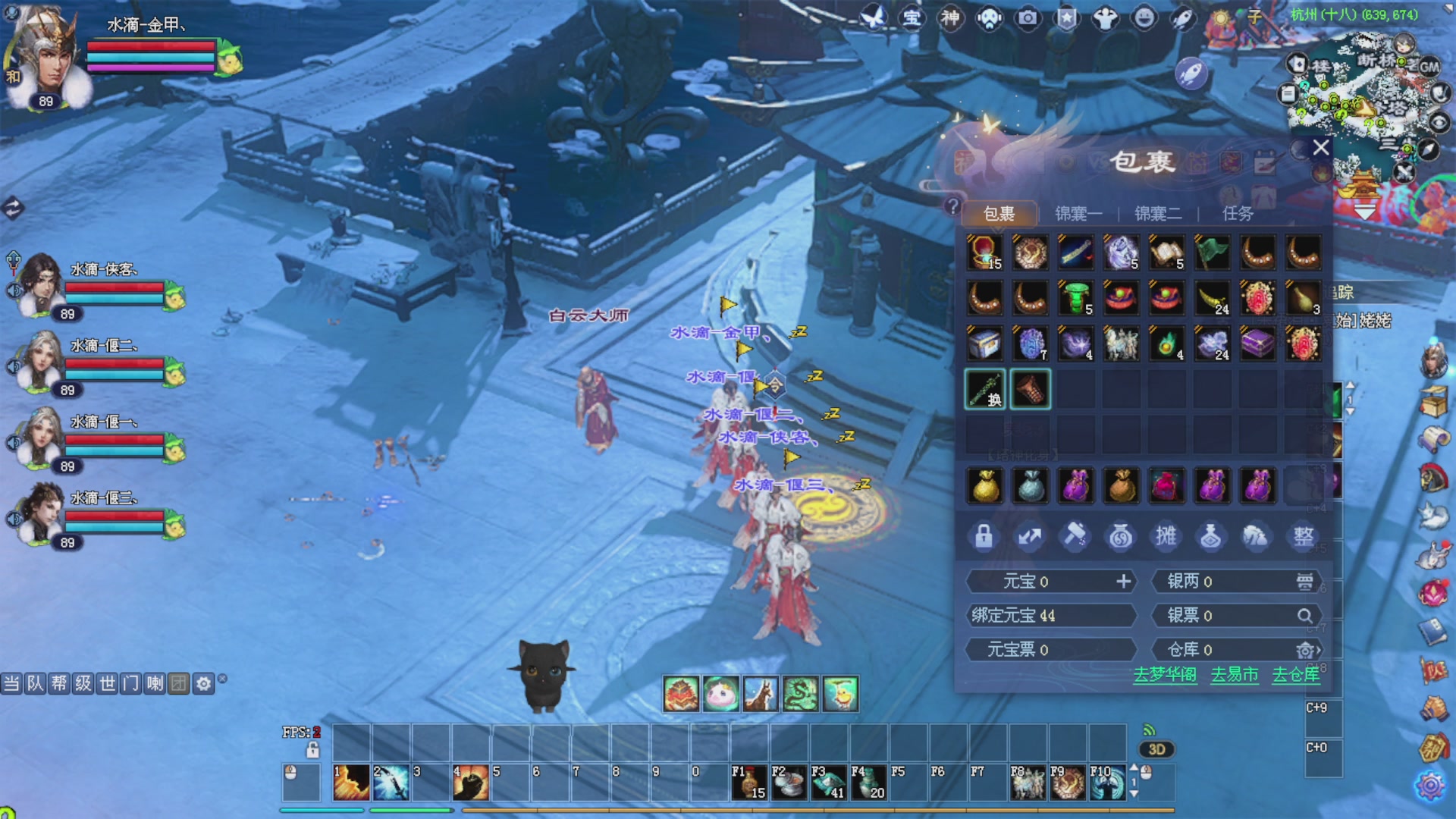Screen dimensions: 1456x819
Task: Click the 整 sort inventory button
Action: coord(1303,536)
